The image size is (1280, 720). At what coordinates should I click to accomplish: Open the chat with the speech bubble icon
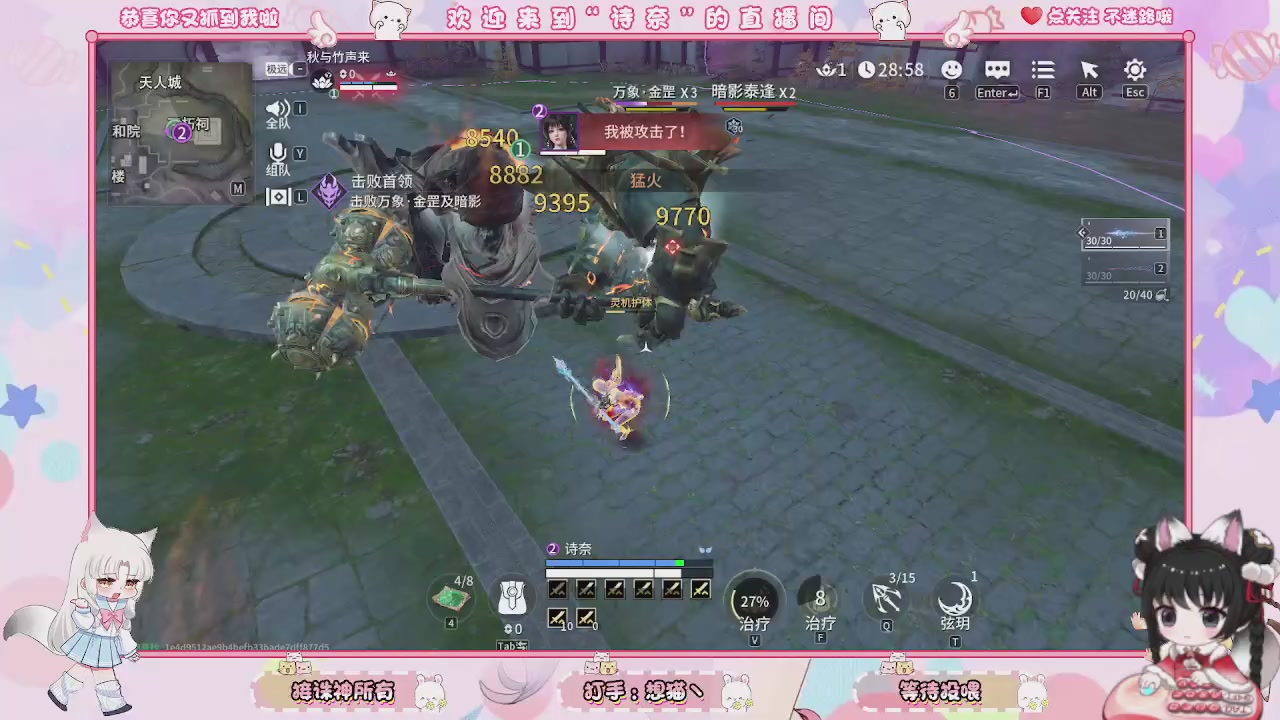click(x=997, y=70)
